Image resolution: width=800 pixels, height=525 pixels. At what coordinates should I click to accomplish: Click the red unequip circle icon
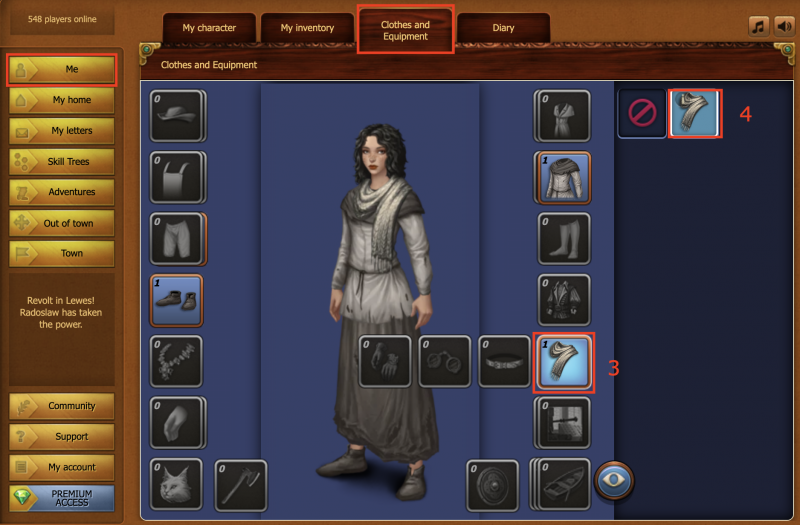(641, 113)
